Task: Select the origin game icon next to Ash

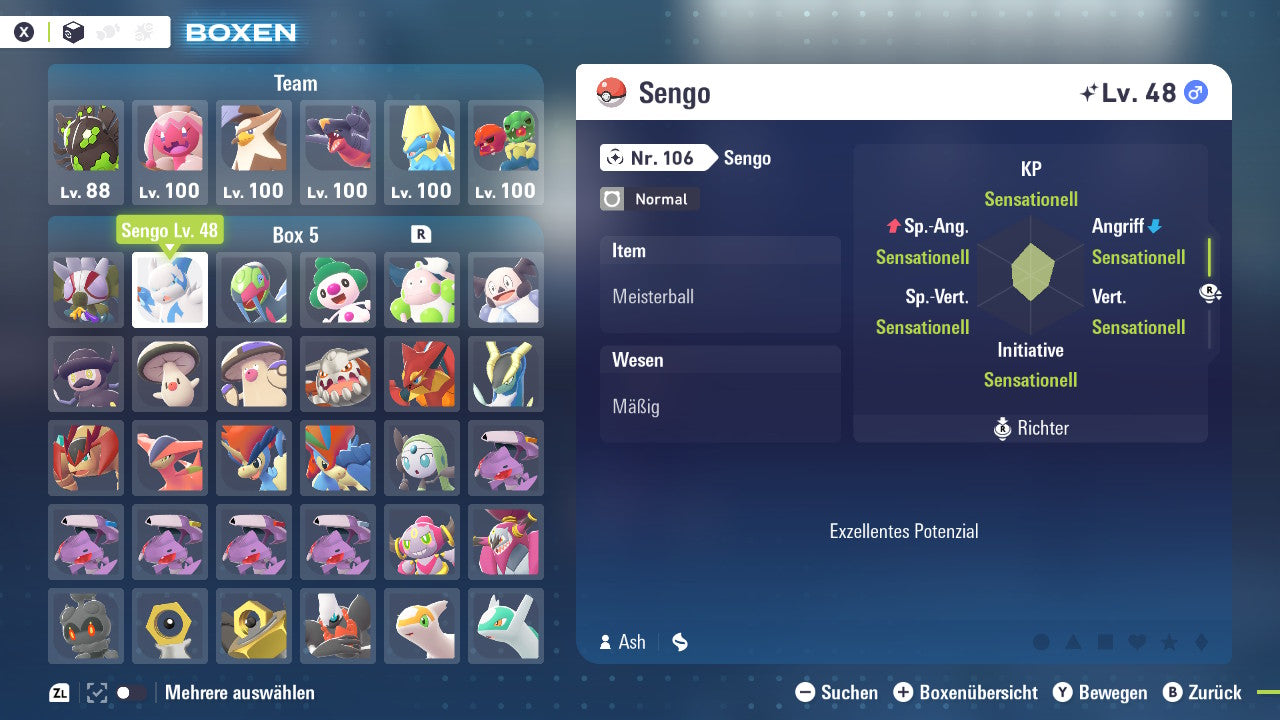Action: (x=679, y=643)
